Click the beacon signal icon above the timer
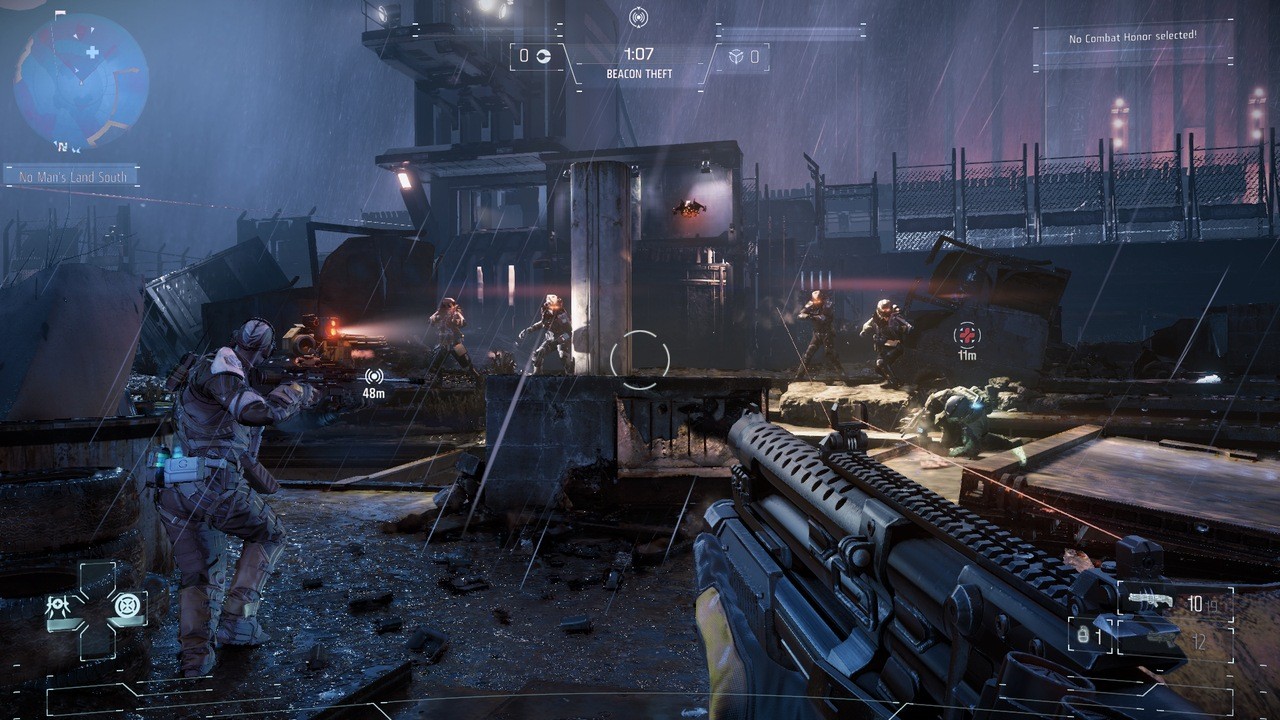This screenshot has height=720, width=1280. pyautogui.click(x=639, y=17)
